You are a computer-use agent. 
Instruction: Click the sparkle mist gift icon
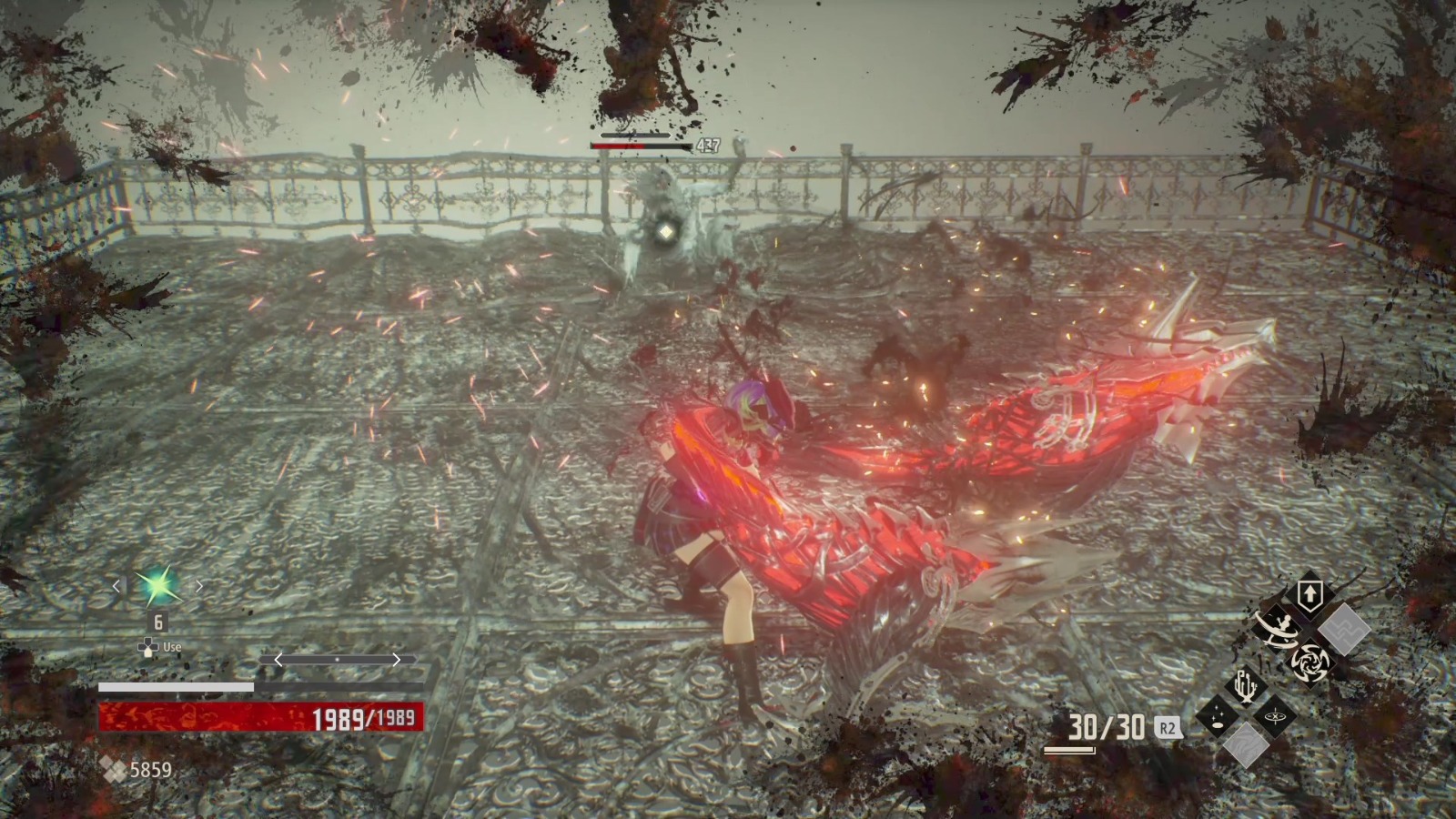(1217, 715)
